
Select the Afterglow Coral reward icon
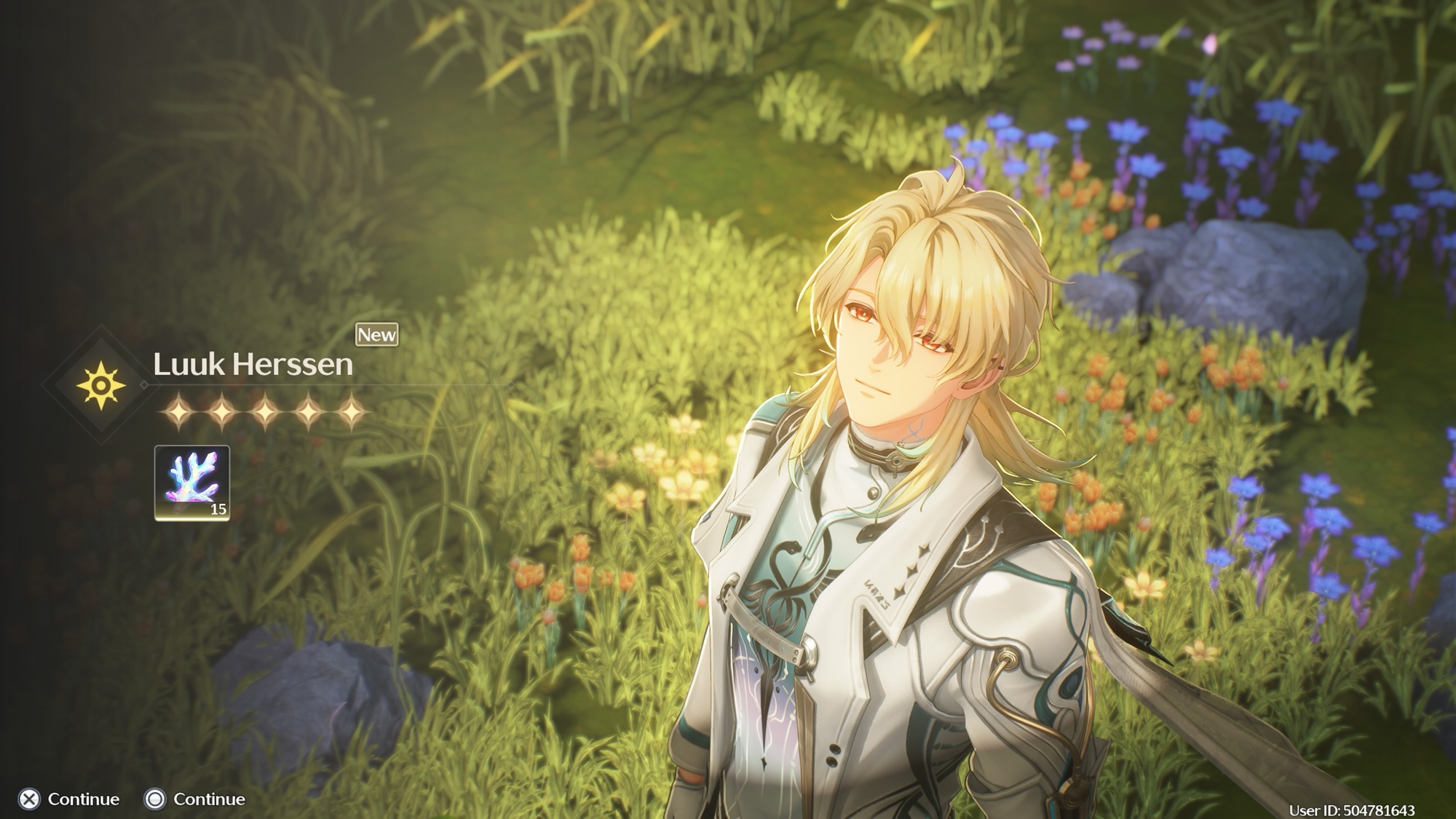coord(192,483)
